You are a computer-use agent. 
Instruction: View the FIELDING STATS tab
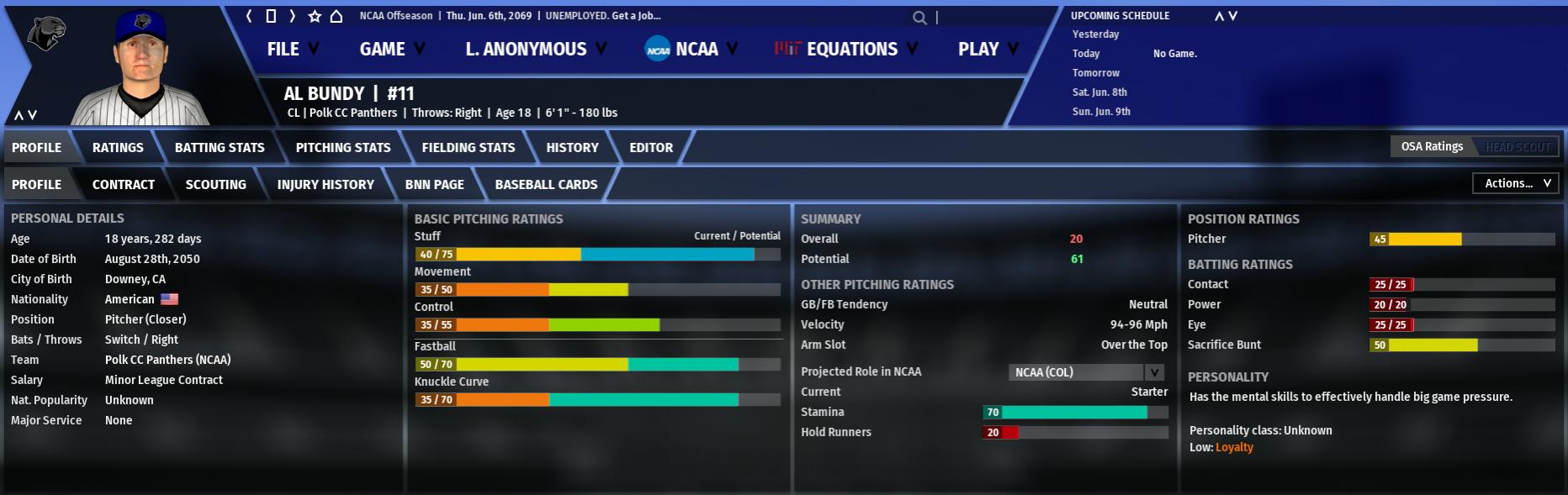click(x=469, y=148)
